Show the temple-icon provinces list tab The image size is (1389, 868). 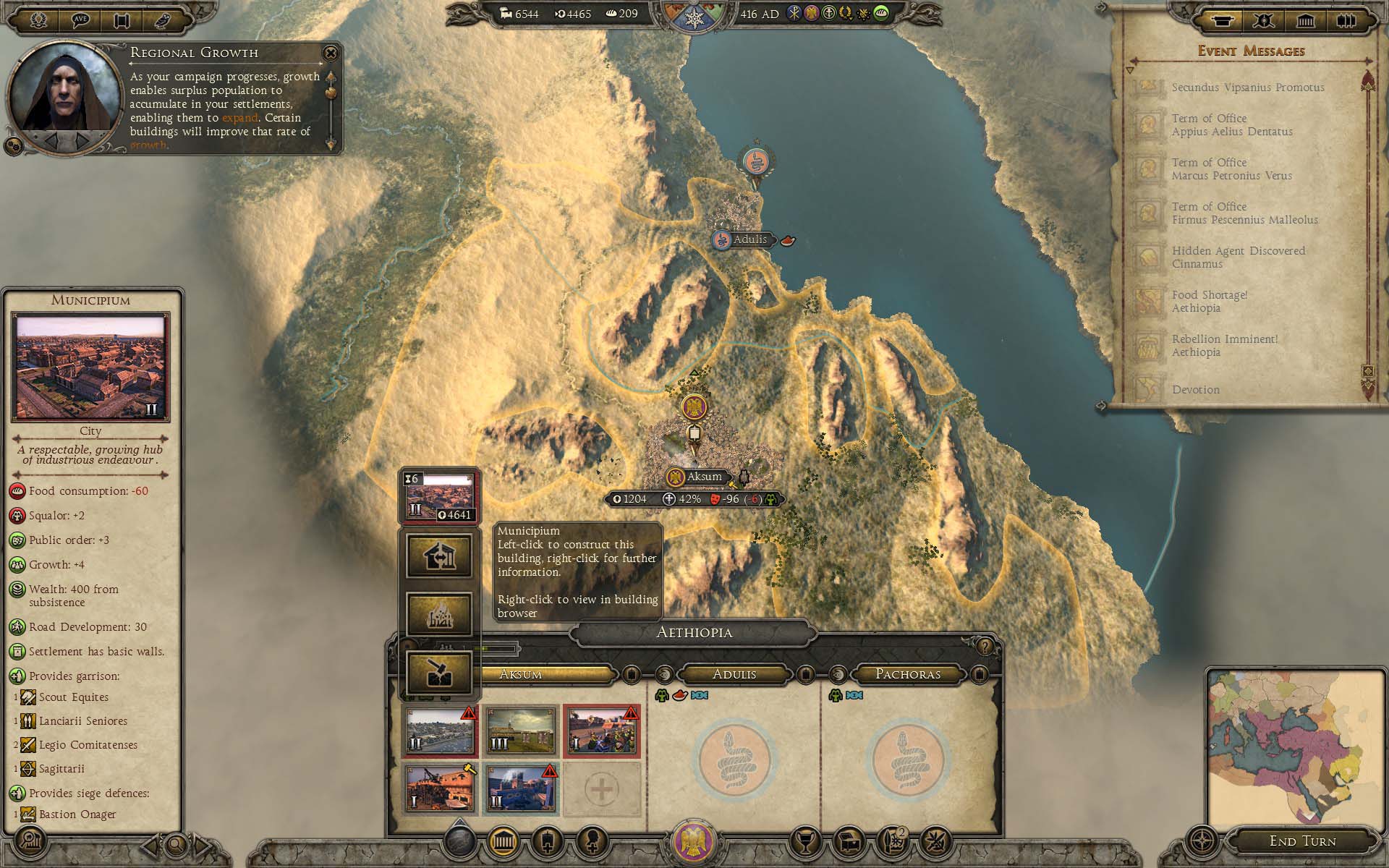pyautogui.click(x=1306, y=20)
